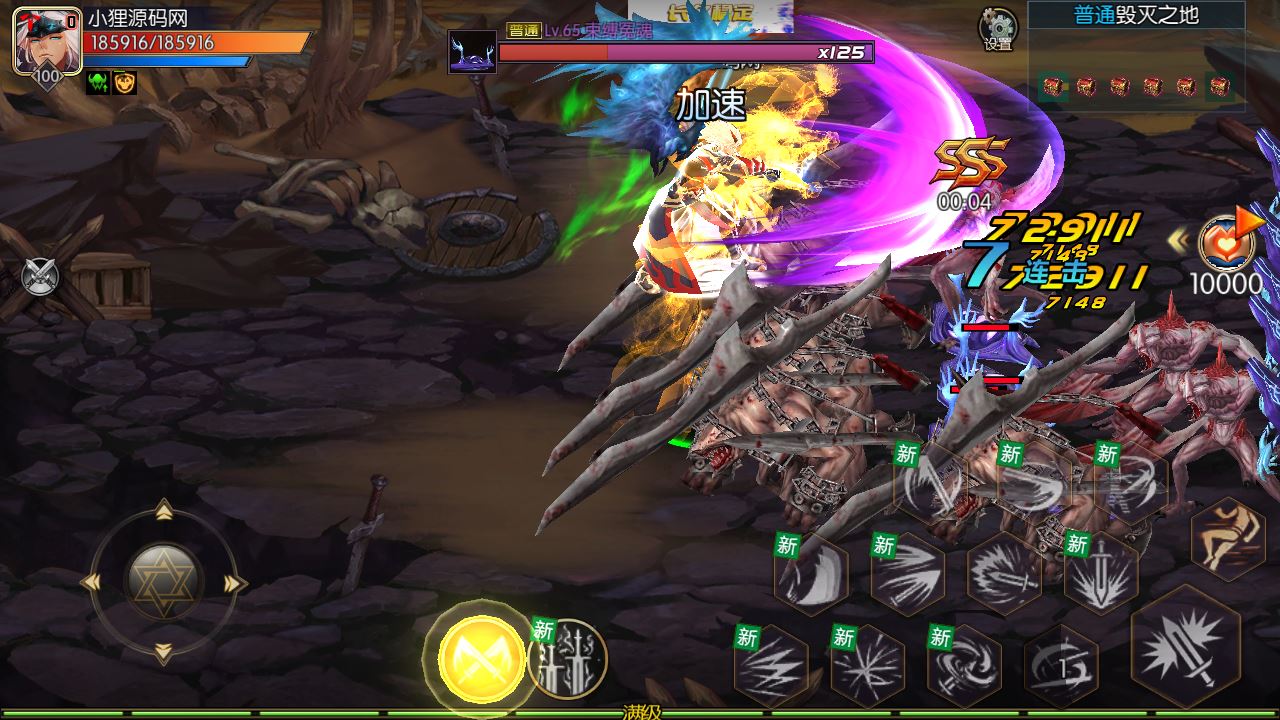Use the sword thrust burst skill
1280x720 pixels.
(1003, 573)
